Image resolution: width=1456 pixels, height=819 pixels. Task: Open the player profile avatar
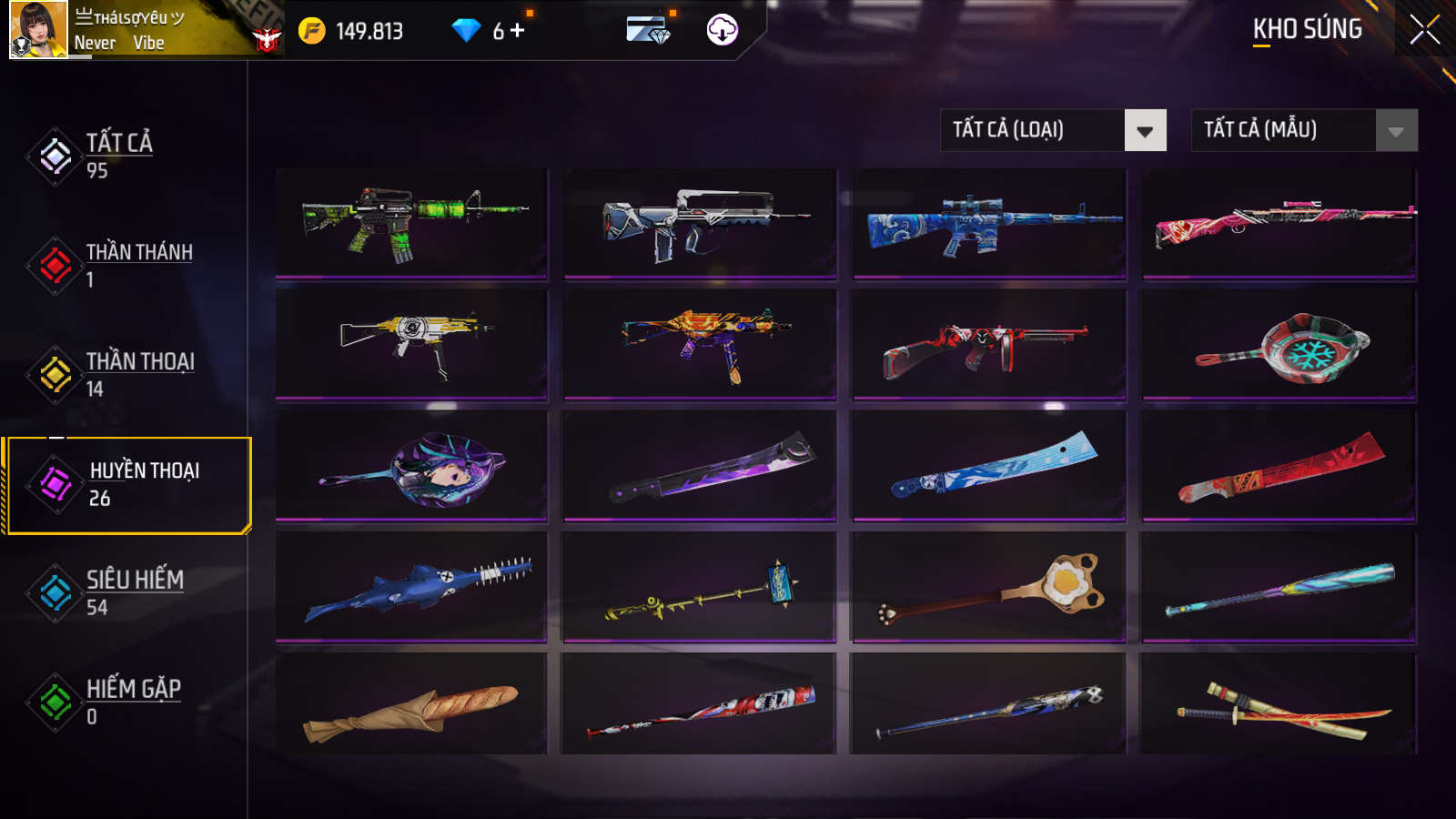[38, 30]
